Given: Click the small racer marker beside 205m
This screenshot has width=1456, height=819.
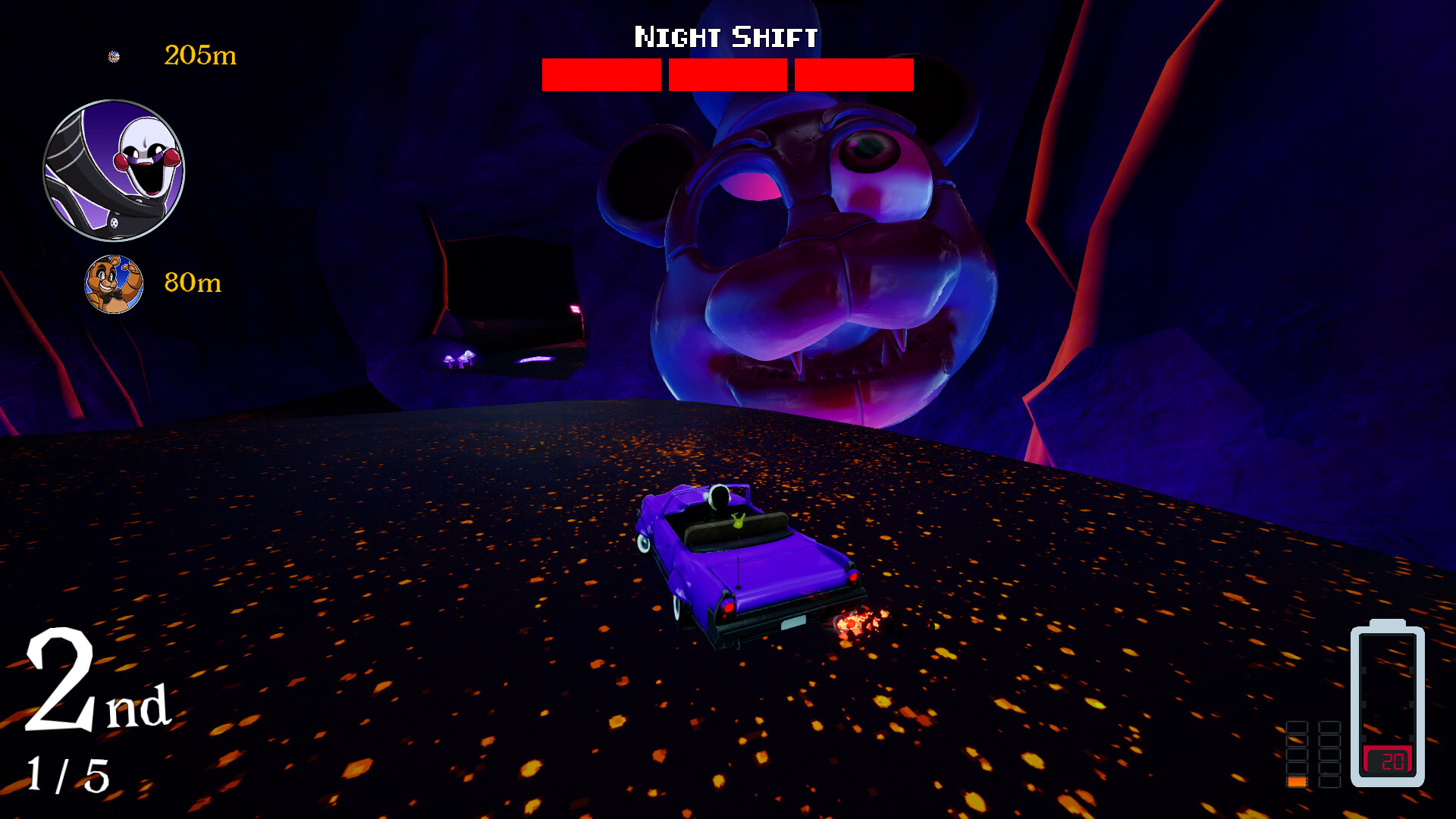Looking at the screenshot, I should [x=112, y=55].
